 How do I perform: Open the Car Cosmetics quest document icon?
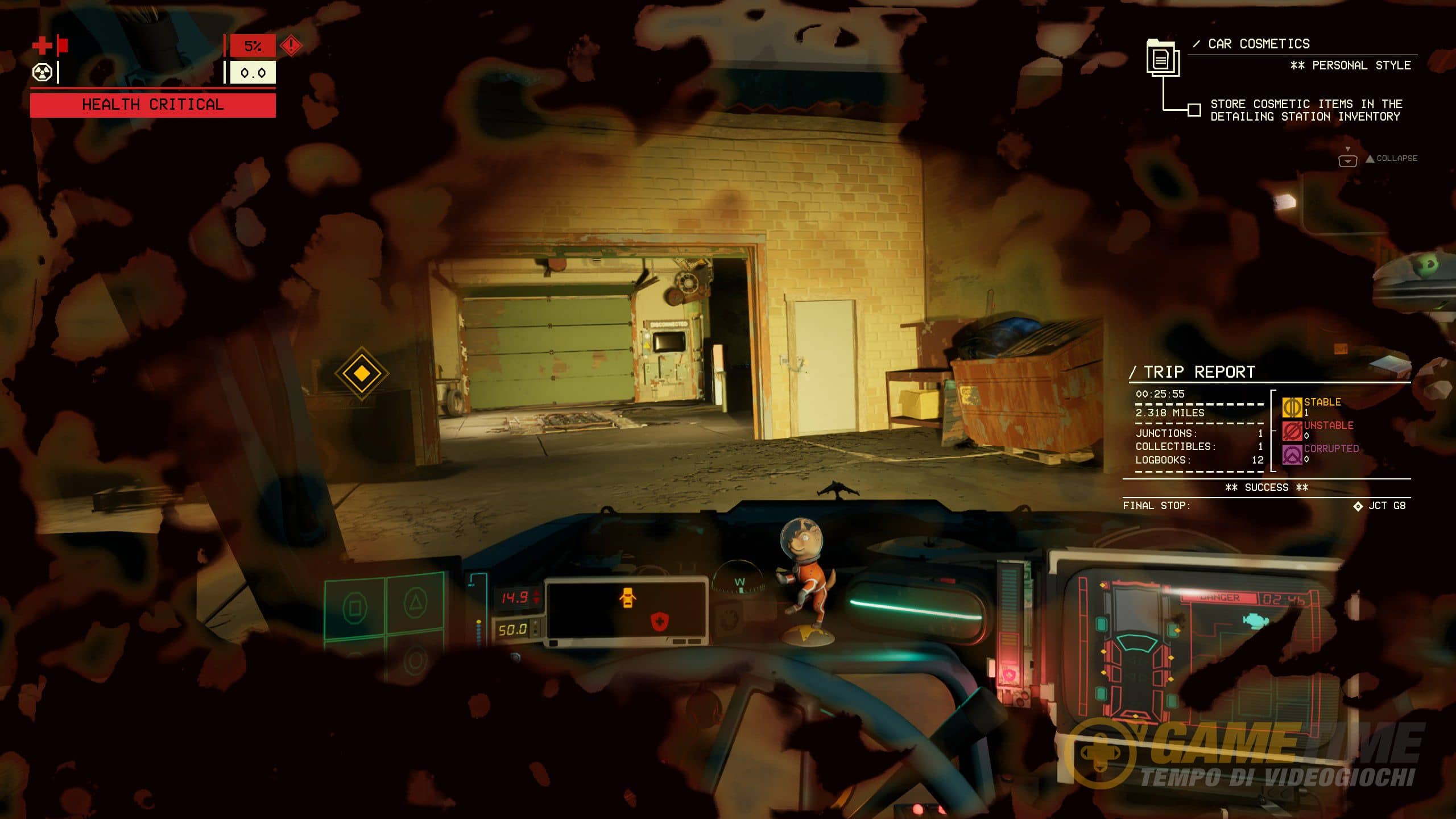tap(1162, 58)
